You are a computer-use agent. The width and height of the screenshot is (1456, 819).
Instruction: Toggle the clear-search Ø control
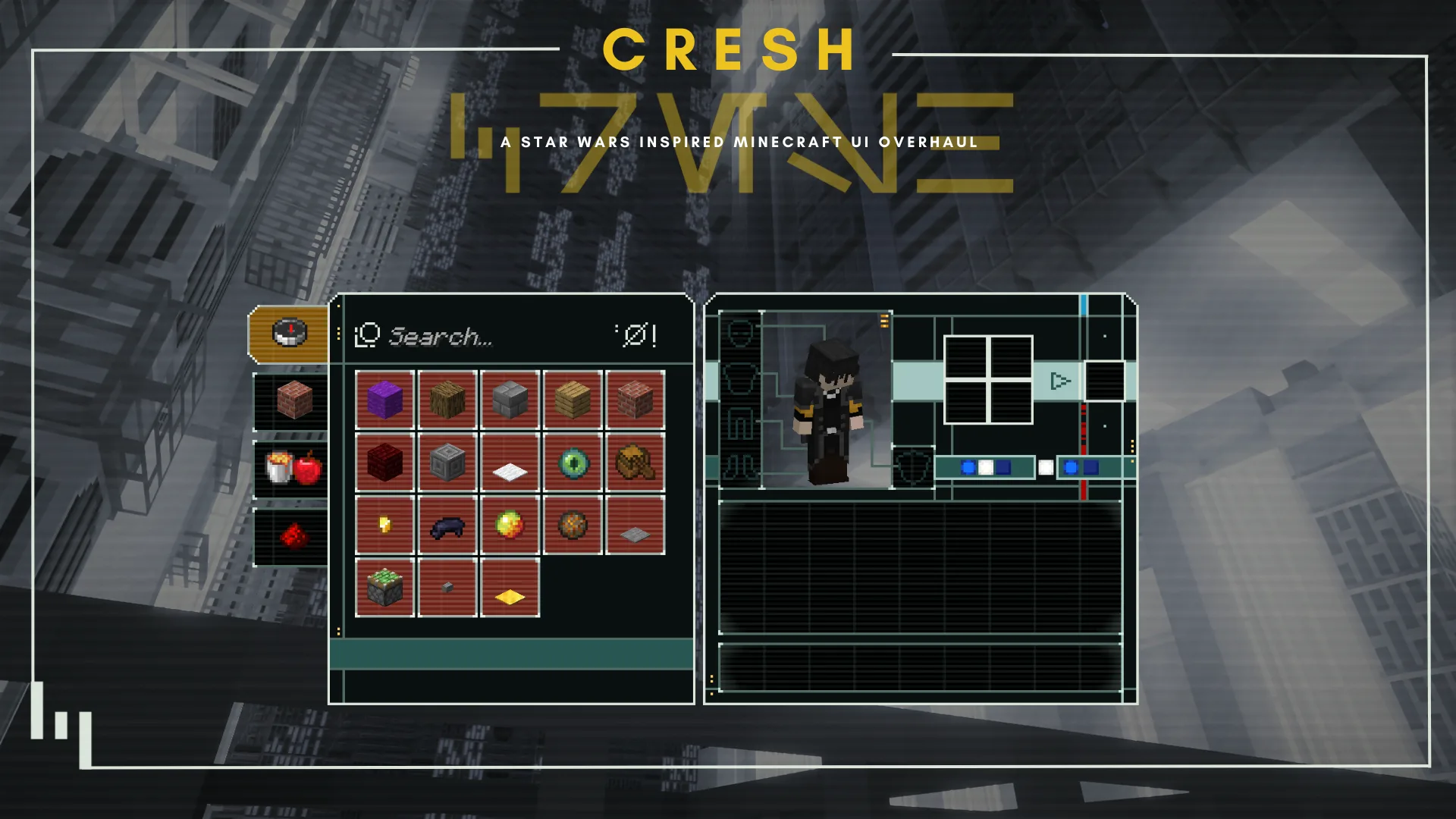(x=637, y=336)
